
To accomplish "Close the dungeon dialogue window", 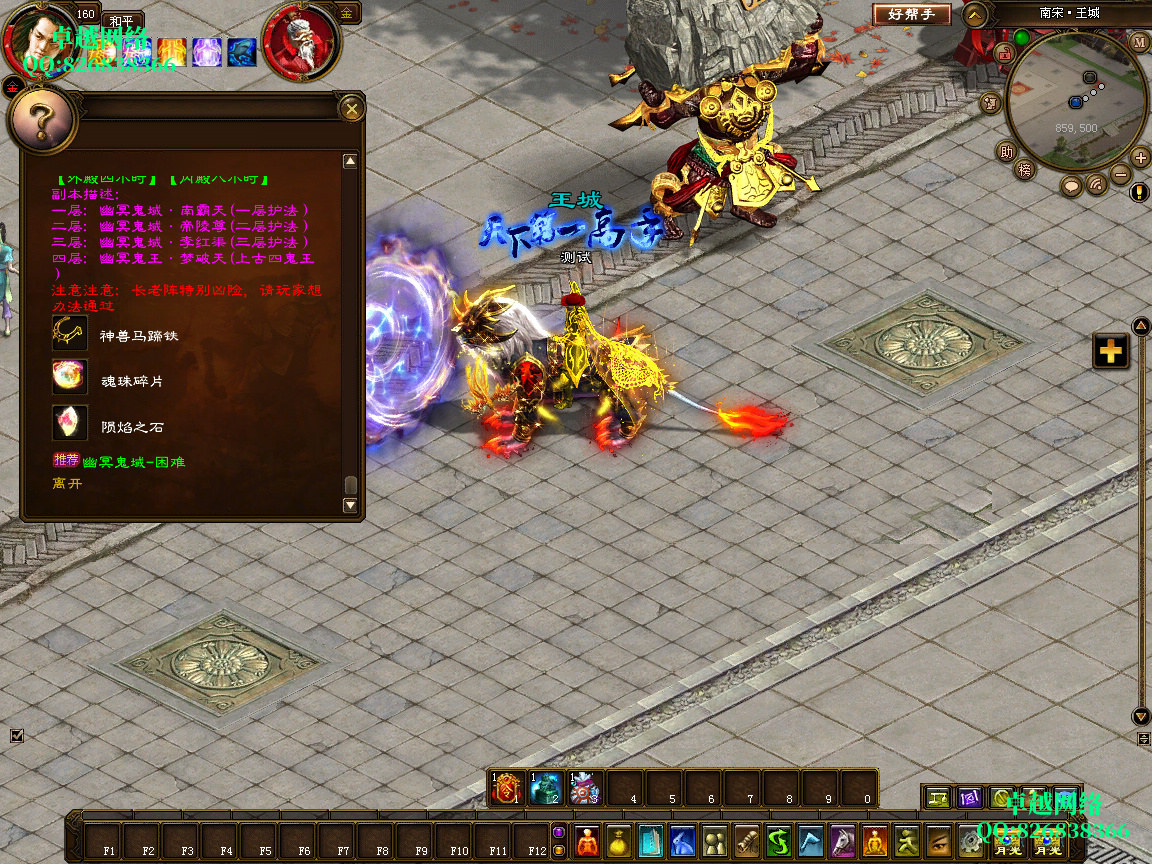I will [x=351, y=107].
